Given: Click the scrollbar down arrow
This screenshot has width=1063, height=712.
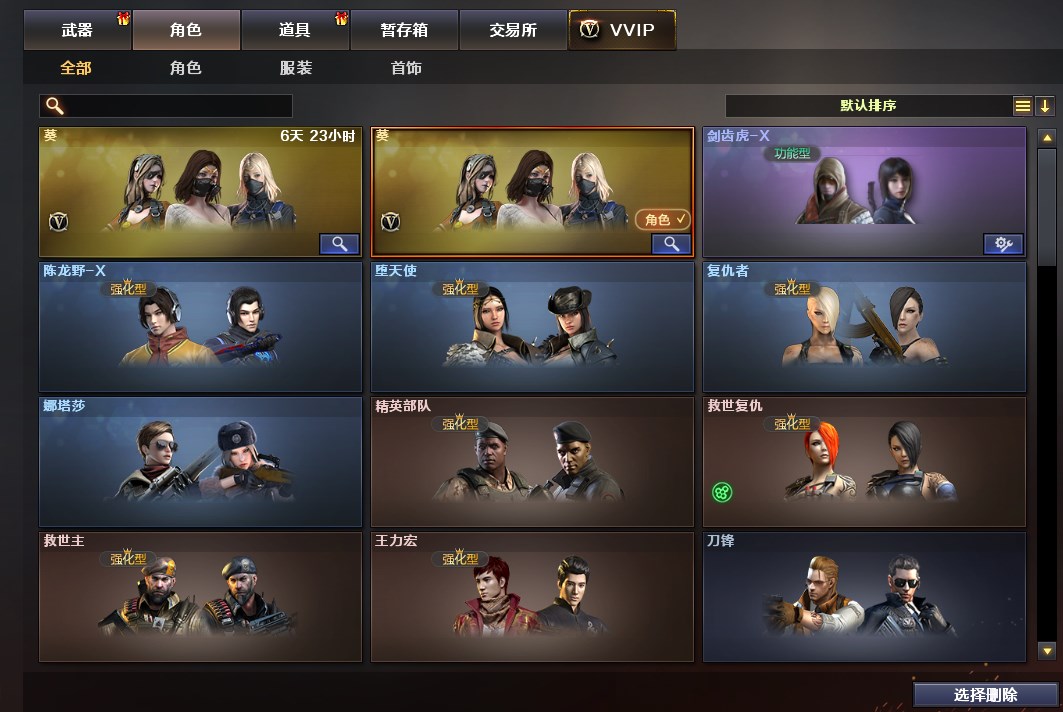Looking at the screenshot, I should click(x=1047, y=651).
